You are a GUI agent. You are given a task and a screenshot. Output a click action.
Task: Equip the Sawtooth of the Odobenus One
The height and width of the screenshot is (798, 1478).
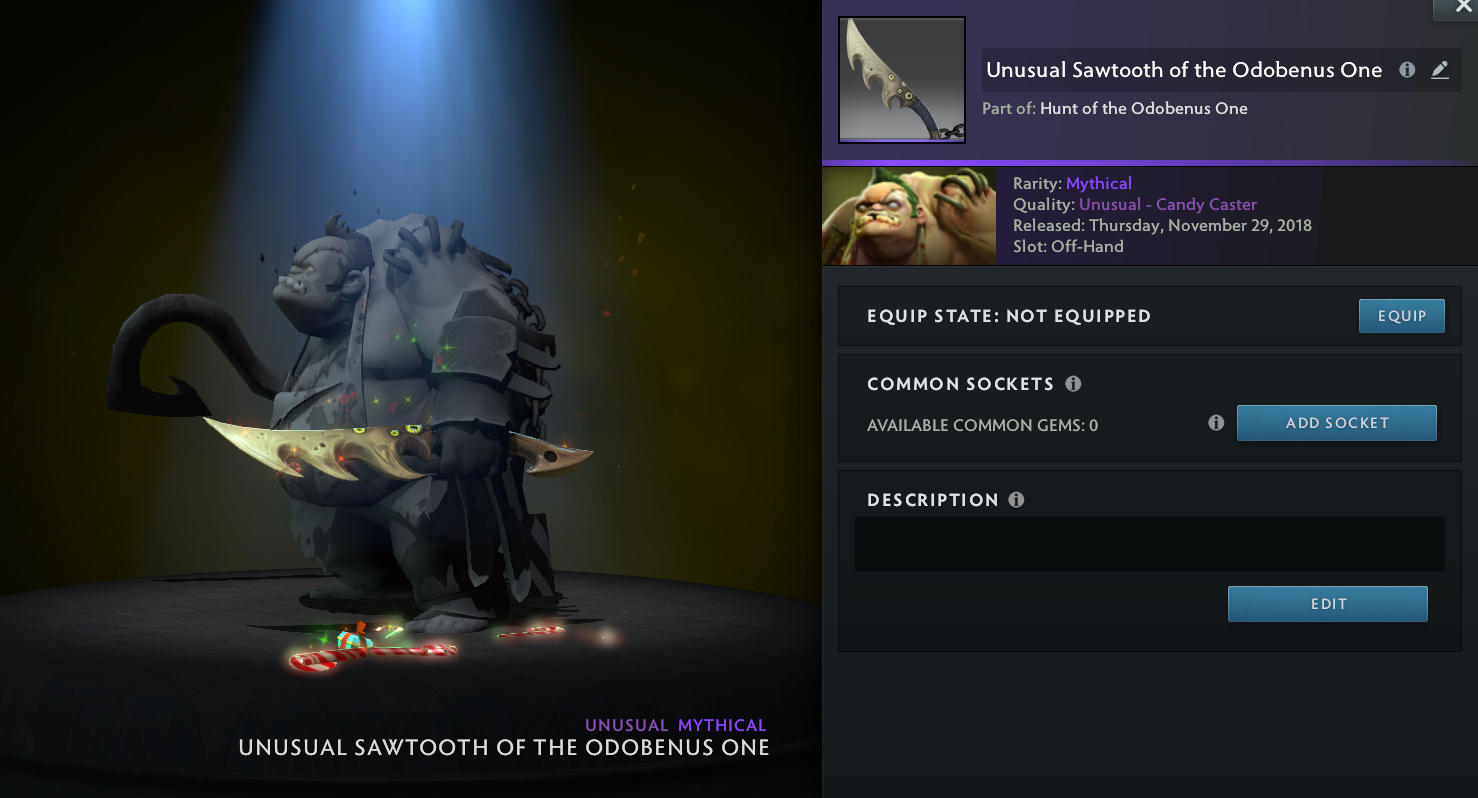click(1401, 316)
